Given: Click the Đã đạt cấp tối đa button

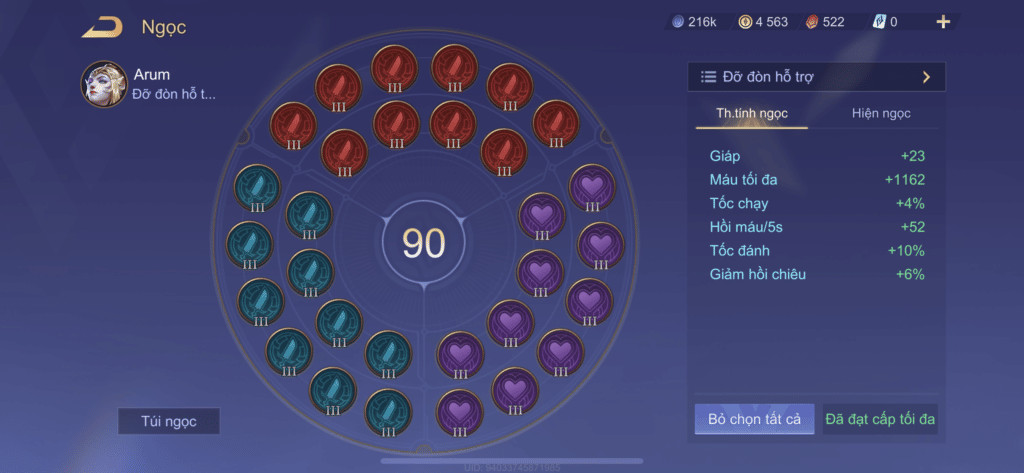Looking at the screenshot, I should (x=881, y=419).
